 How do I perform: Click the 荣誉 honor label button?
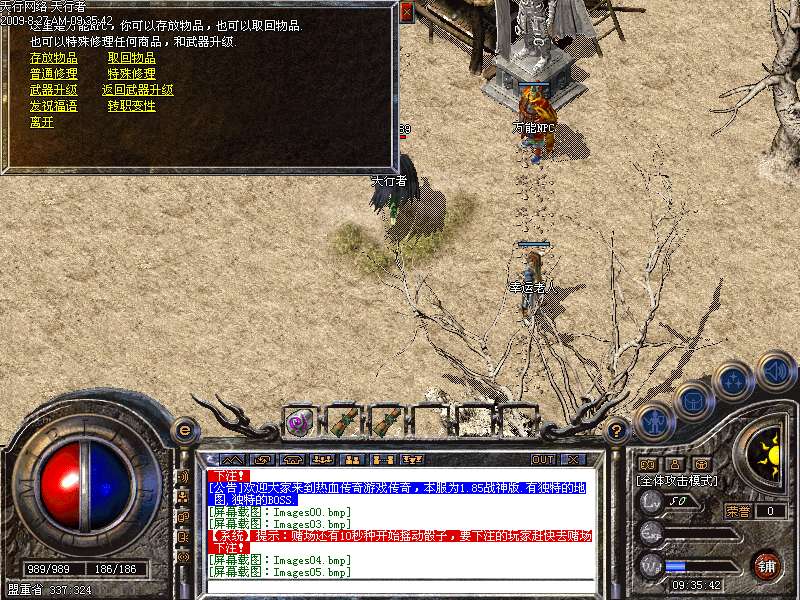(x=738, y=511)
